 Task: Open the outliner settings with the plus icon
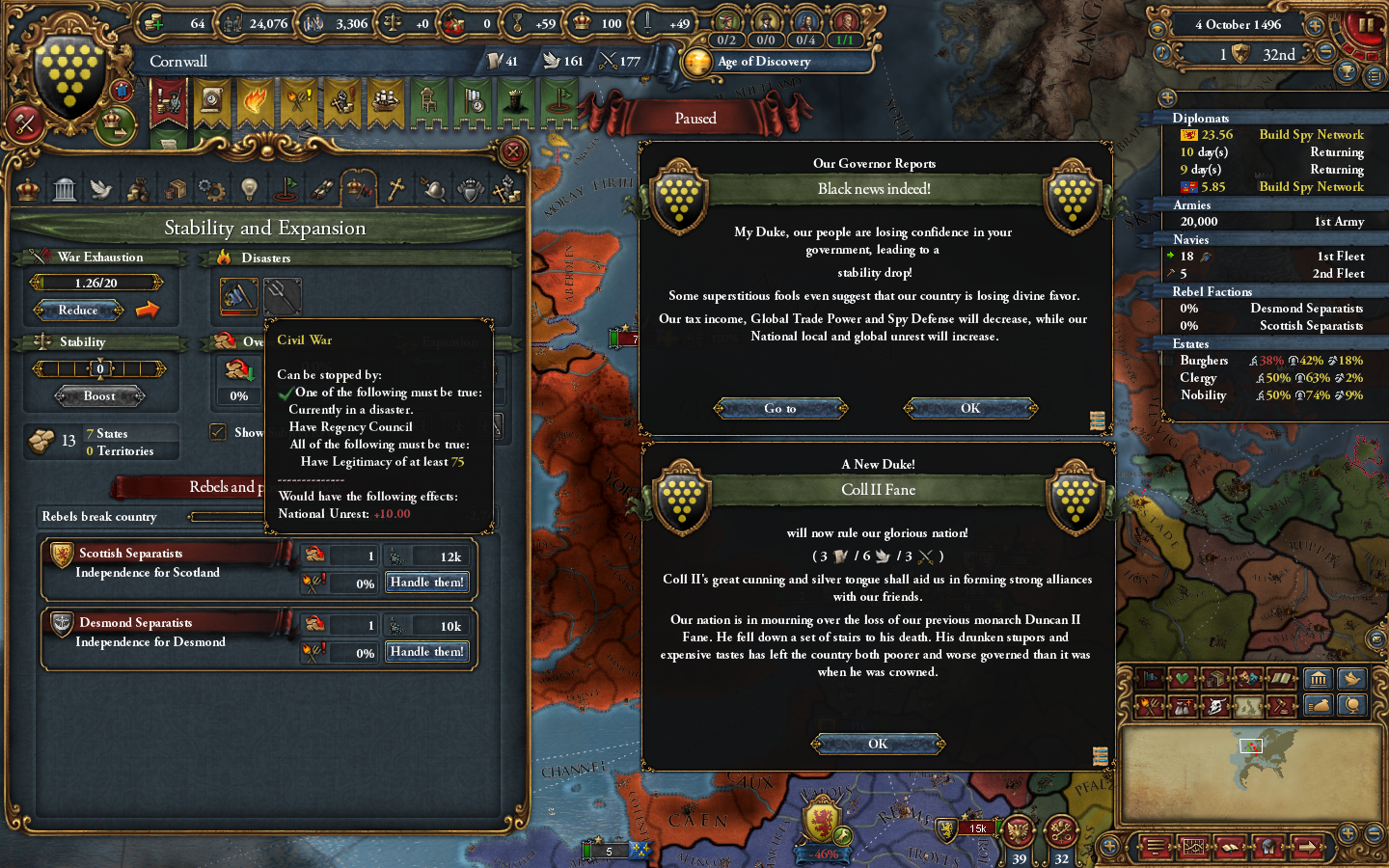click(x=1167, y=97)
